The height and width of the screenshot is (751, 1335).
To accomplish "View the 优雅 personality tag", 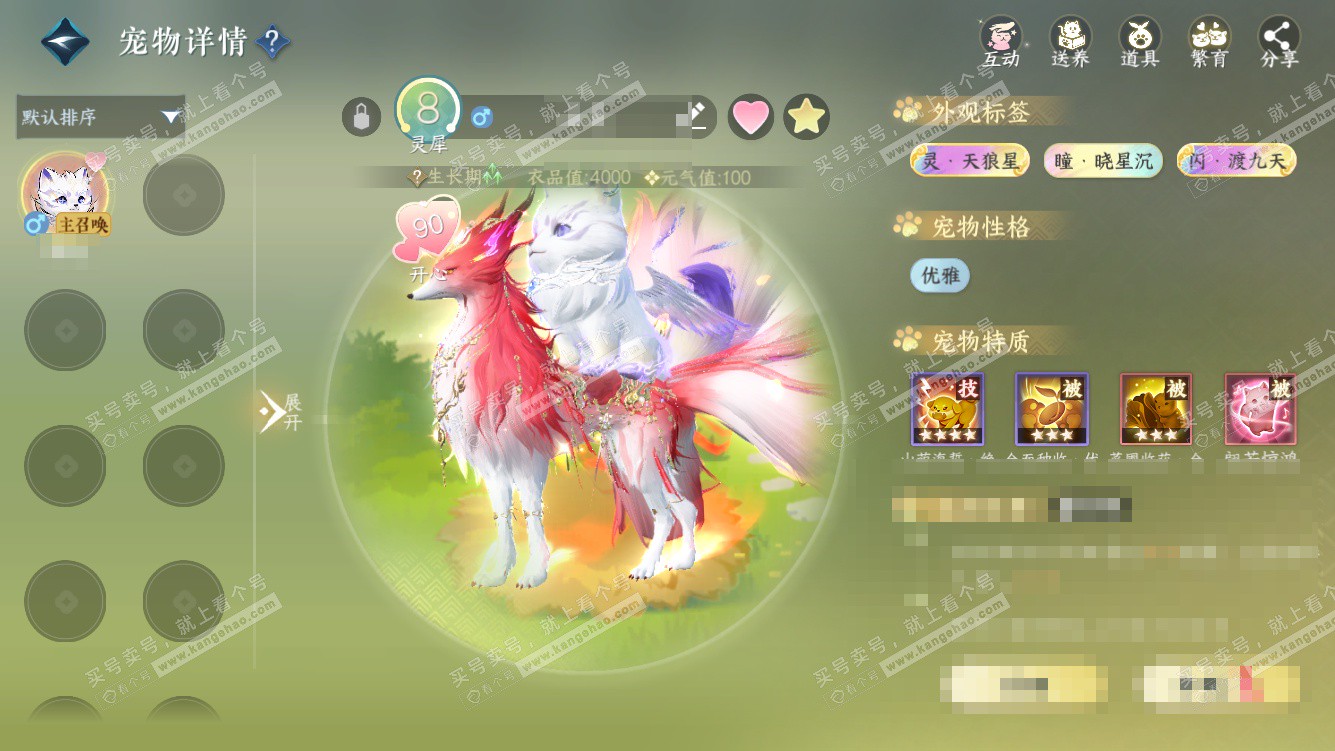I will coord(939,276).
